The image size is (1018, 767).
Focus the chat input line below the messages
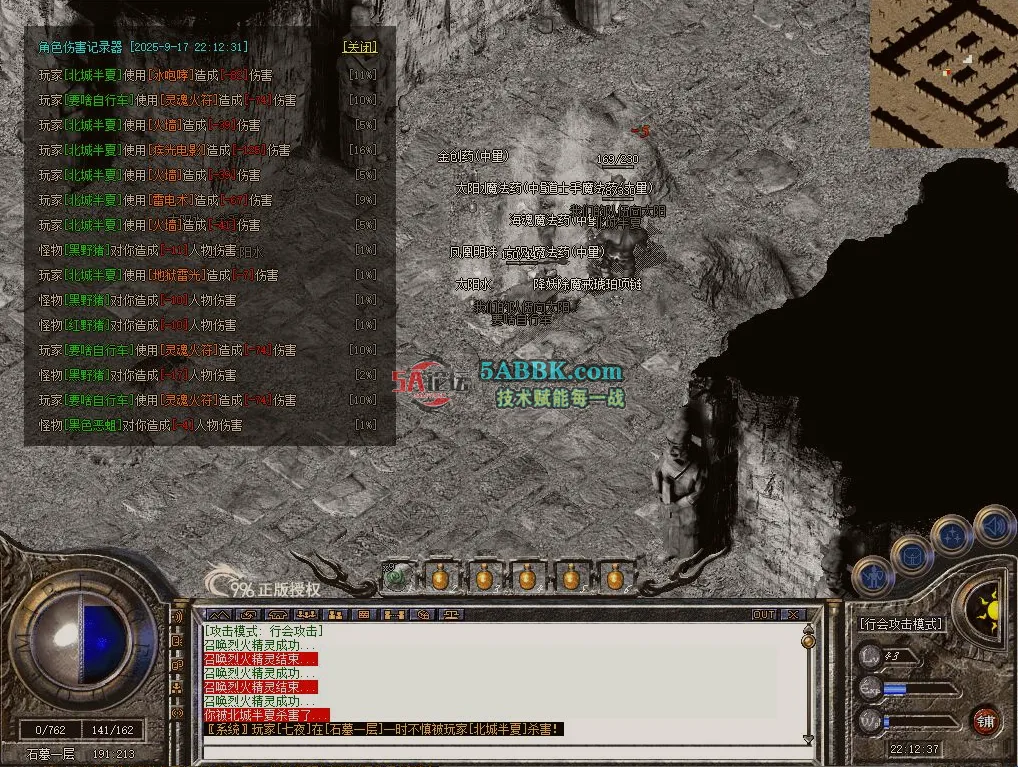[x=500, y=742]
